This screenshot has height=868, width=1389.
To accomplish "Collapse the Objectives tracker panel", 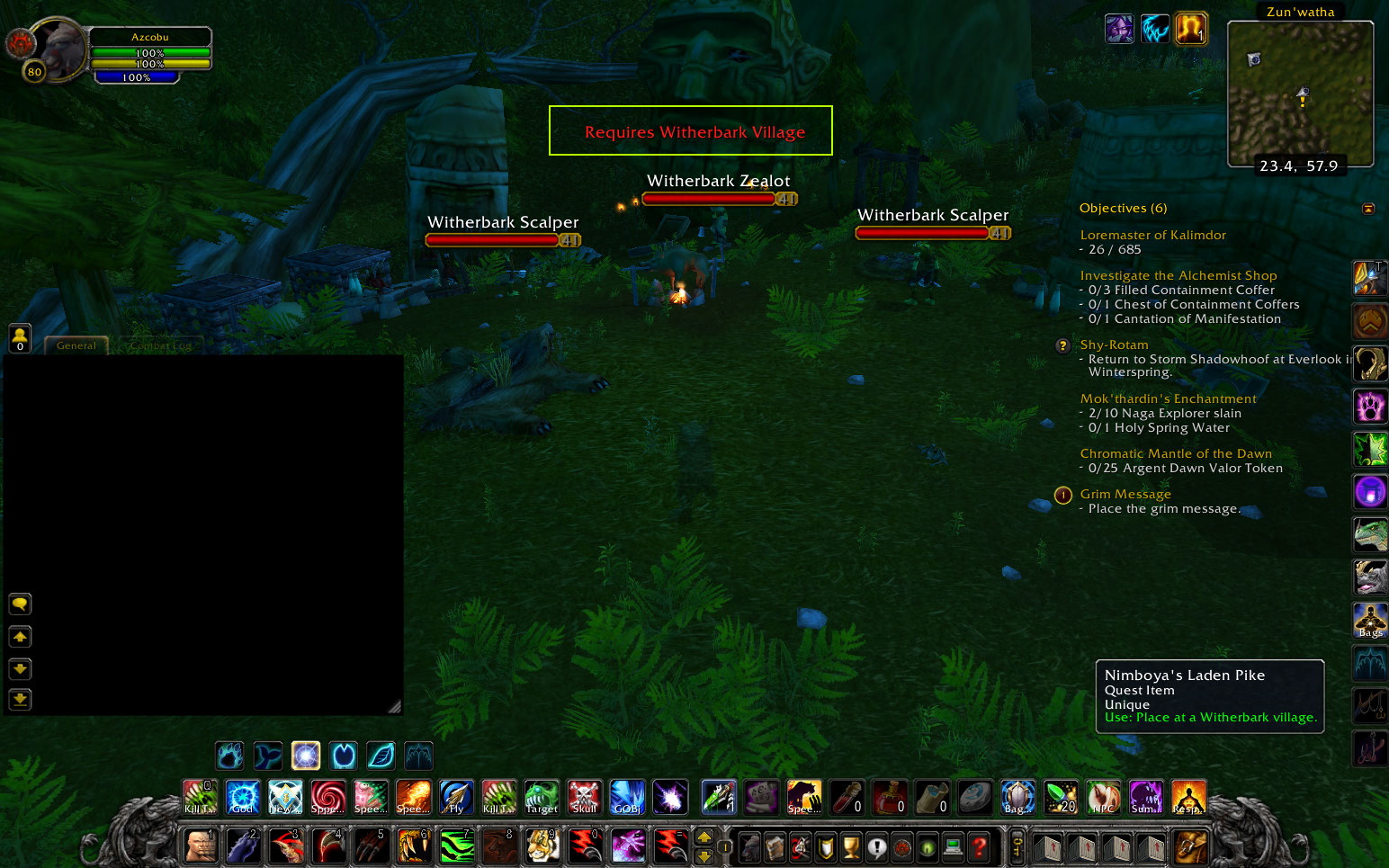I will 1368,208.
